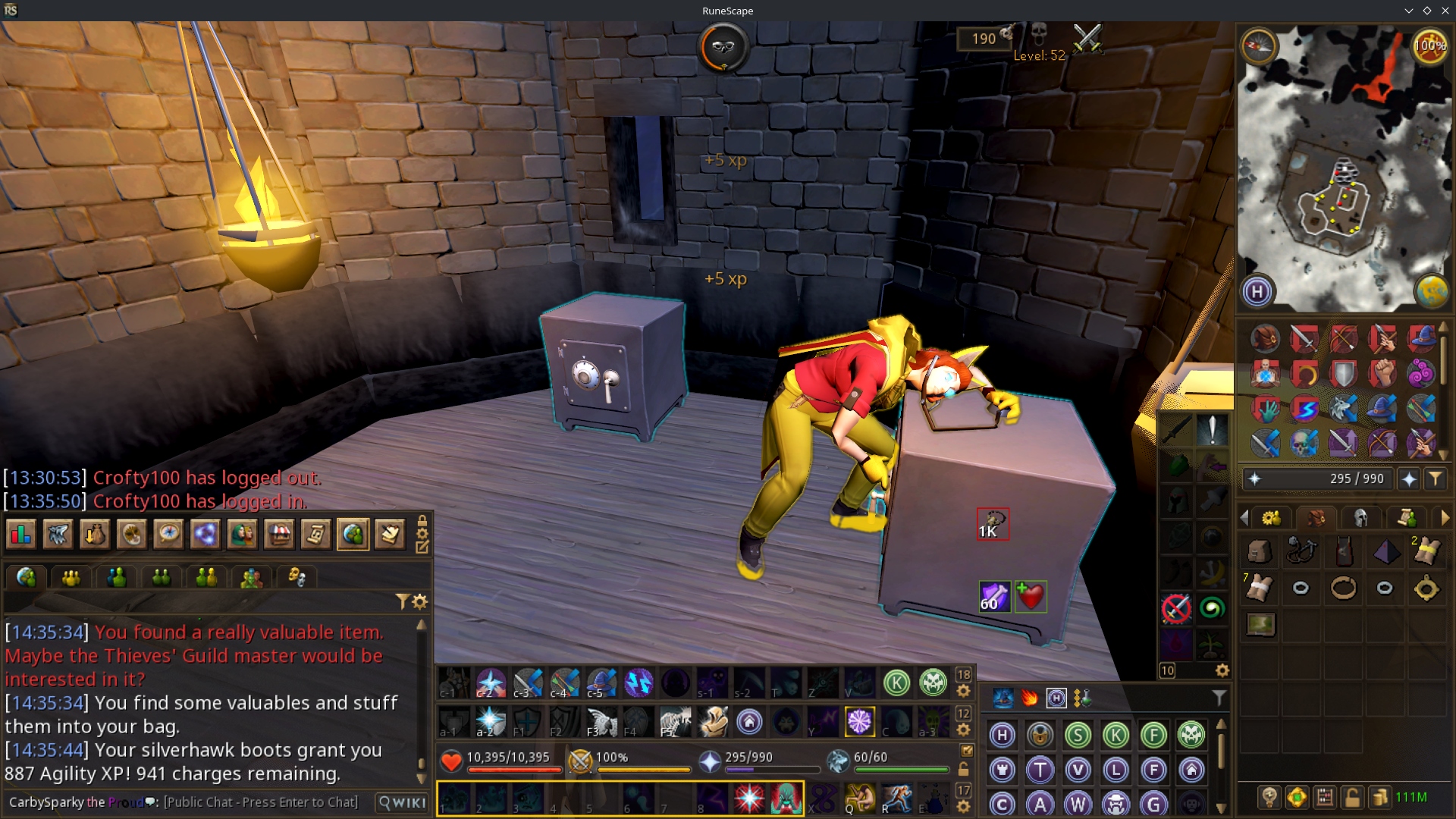
Task: Switch to the fire spell category tab
Action: click(1029, 698)
